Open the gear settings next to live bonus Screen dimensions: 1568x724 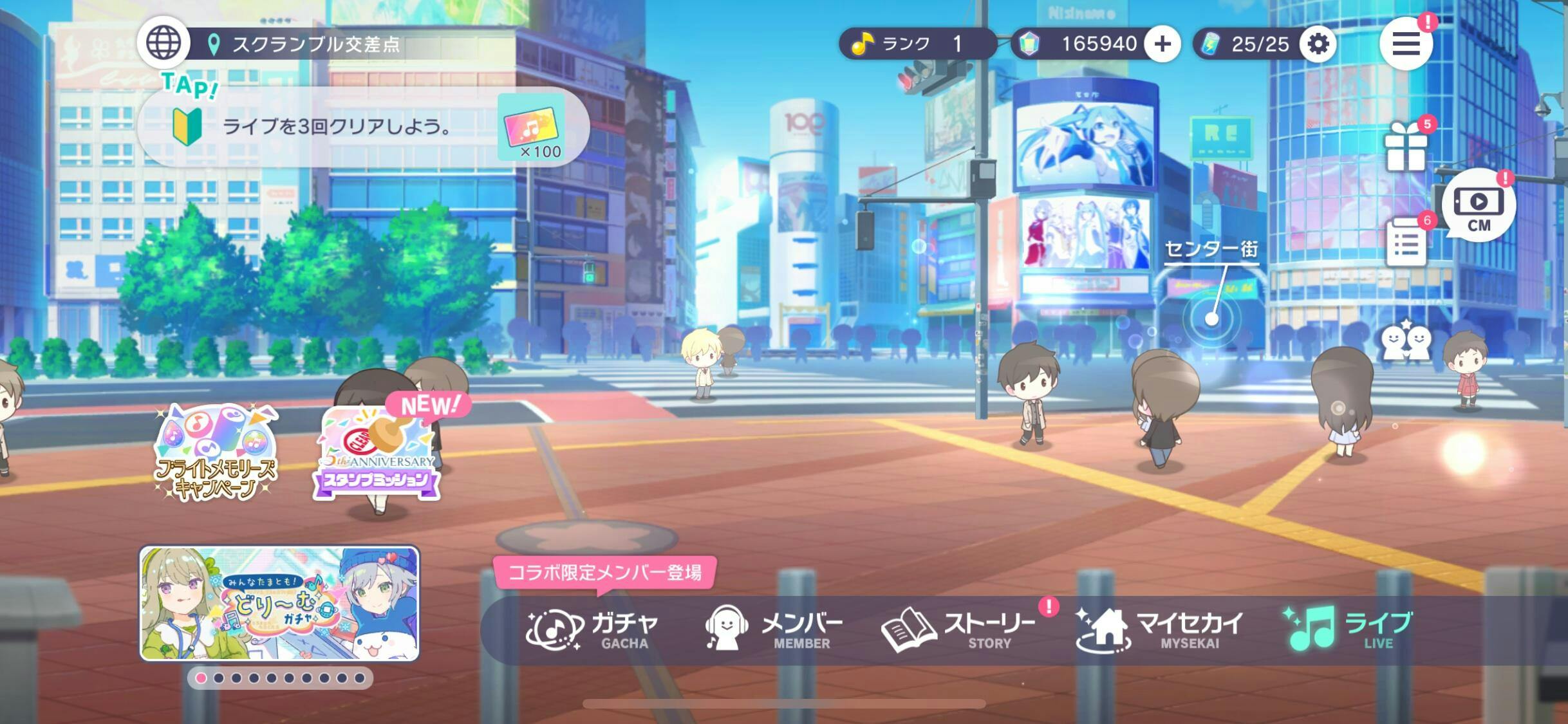1318,44
